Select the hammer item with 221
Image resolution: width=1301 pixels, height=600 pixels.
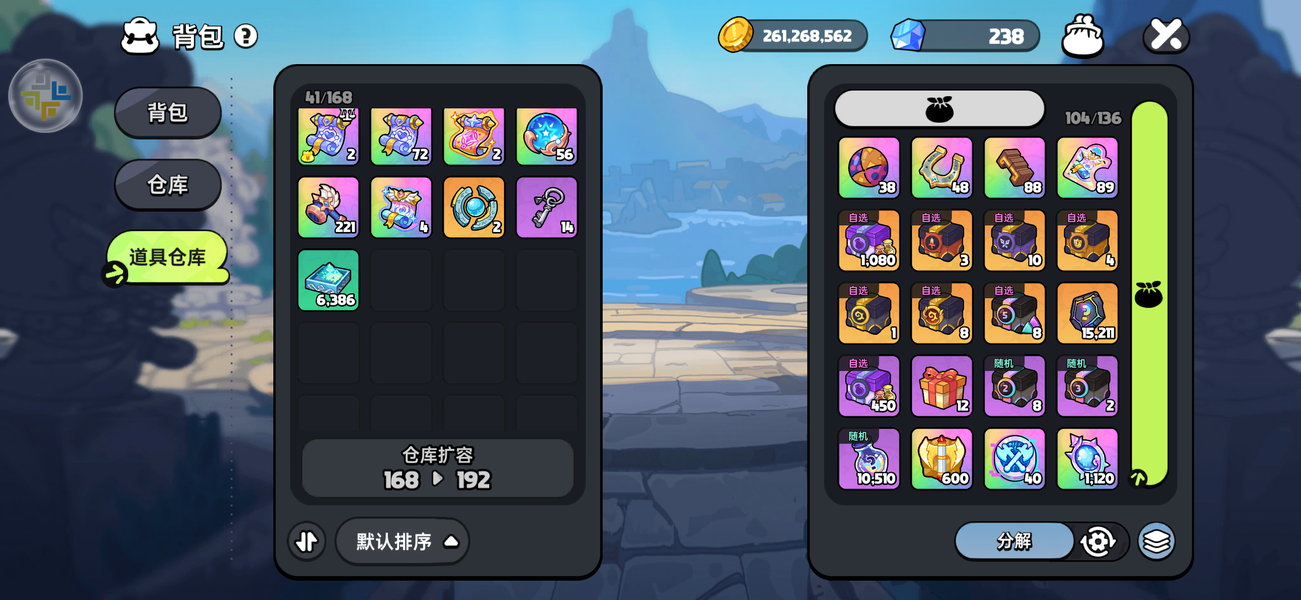coord(328,208)
